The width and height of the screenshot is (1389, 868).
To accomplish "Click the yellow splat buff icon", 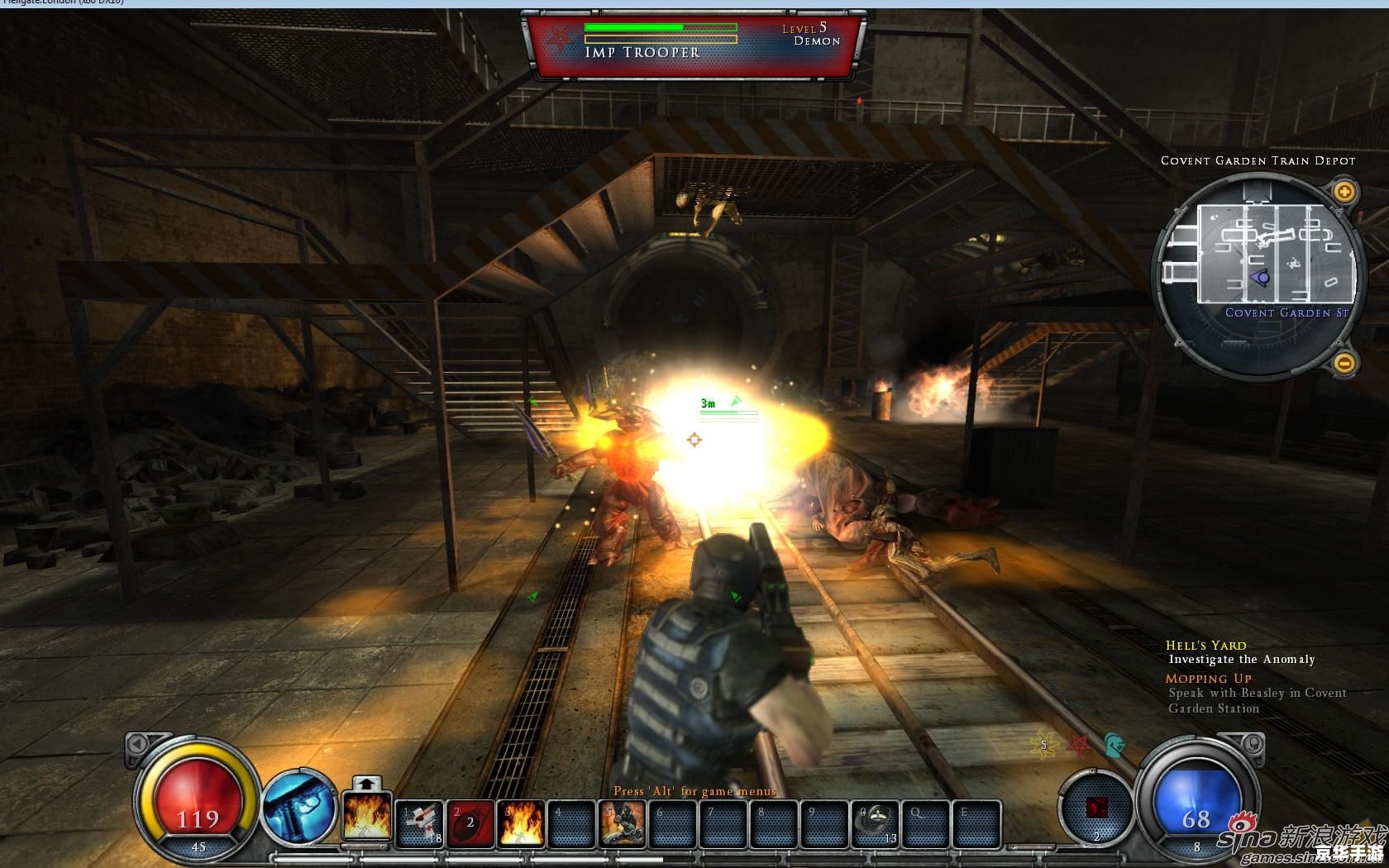I will coord(1043,745).
